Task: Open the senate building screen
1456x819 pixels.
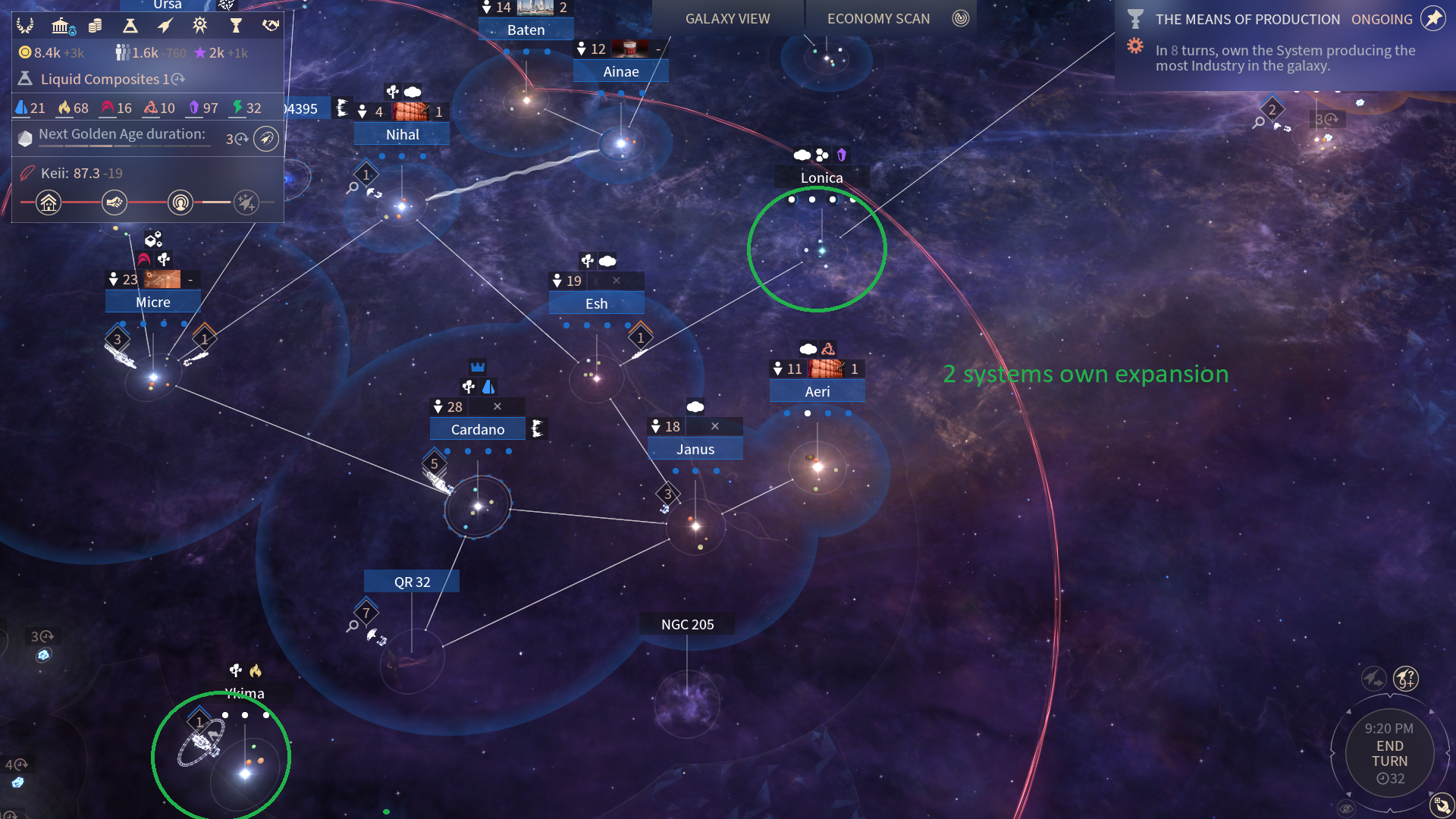Action: [61, 26]
